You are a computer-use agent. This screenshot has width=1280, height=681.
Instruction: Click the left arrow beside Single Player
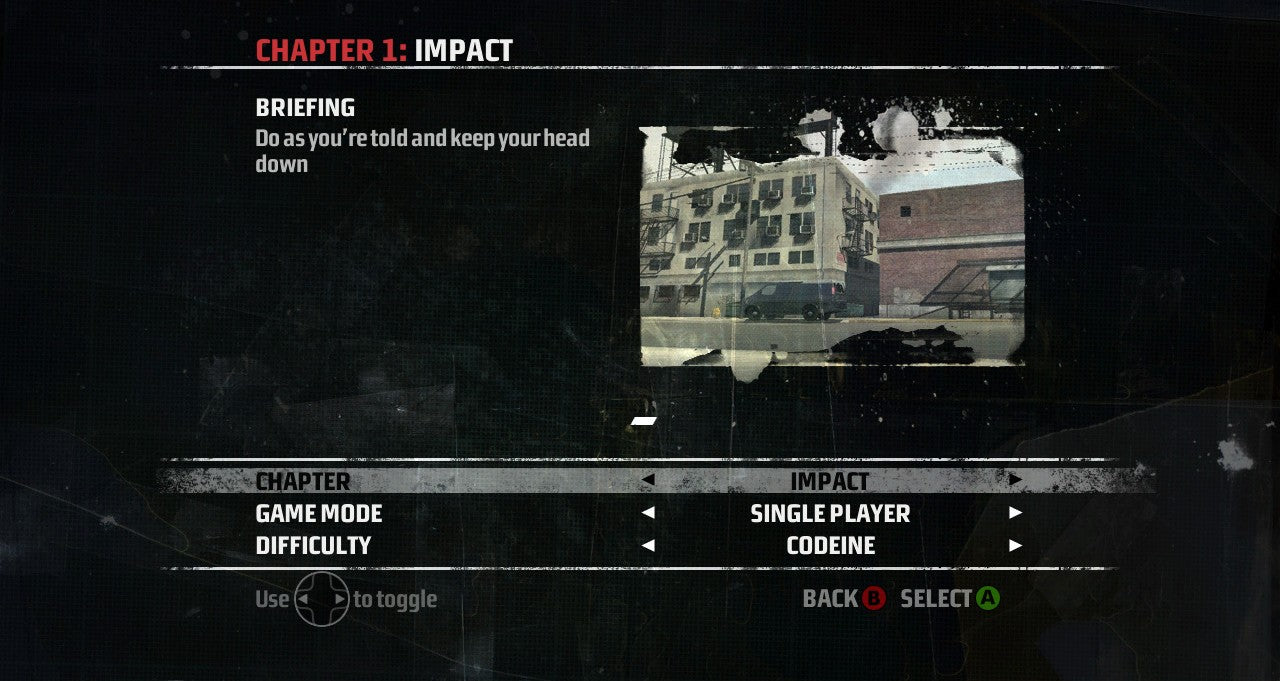point(648,513)
